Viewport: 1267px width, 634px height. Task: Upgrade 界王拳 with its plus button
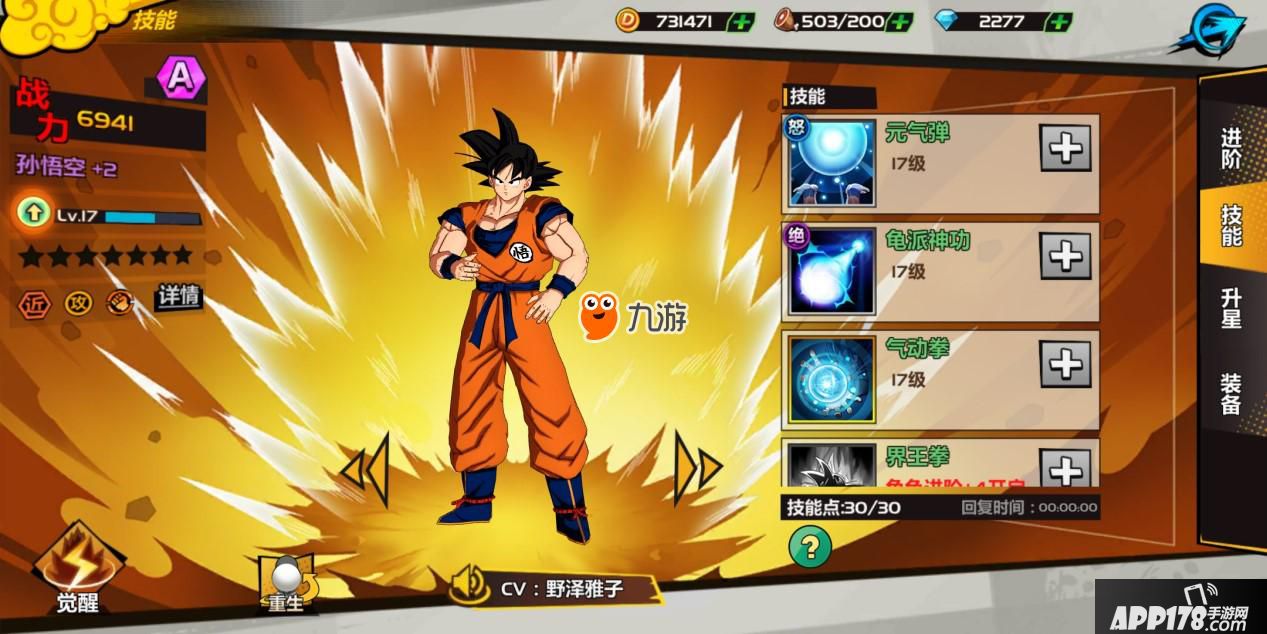tap(1065, 468)
